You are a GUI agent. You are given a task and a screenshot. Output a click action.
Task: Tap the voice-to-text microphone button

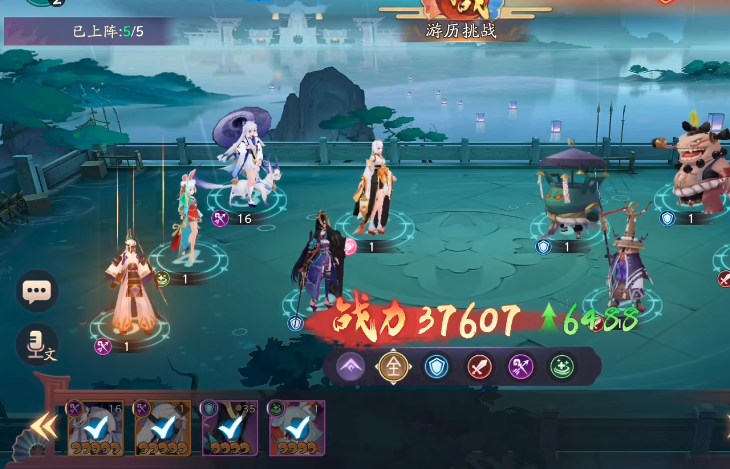37,346
